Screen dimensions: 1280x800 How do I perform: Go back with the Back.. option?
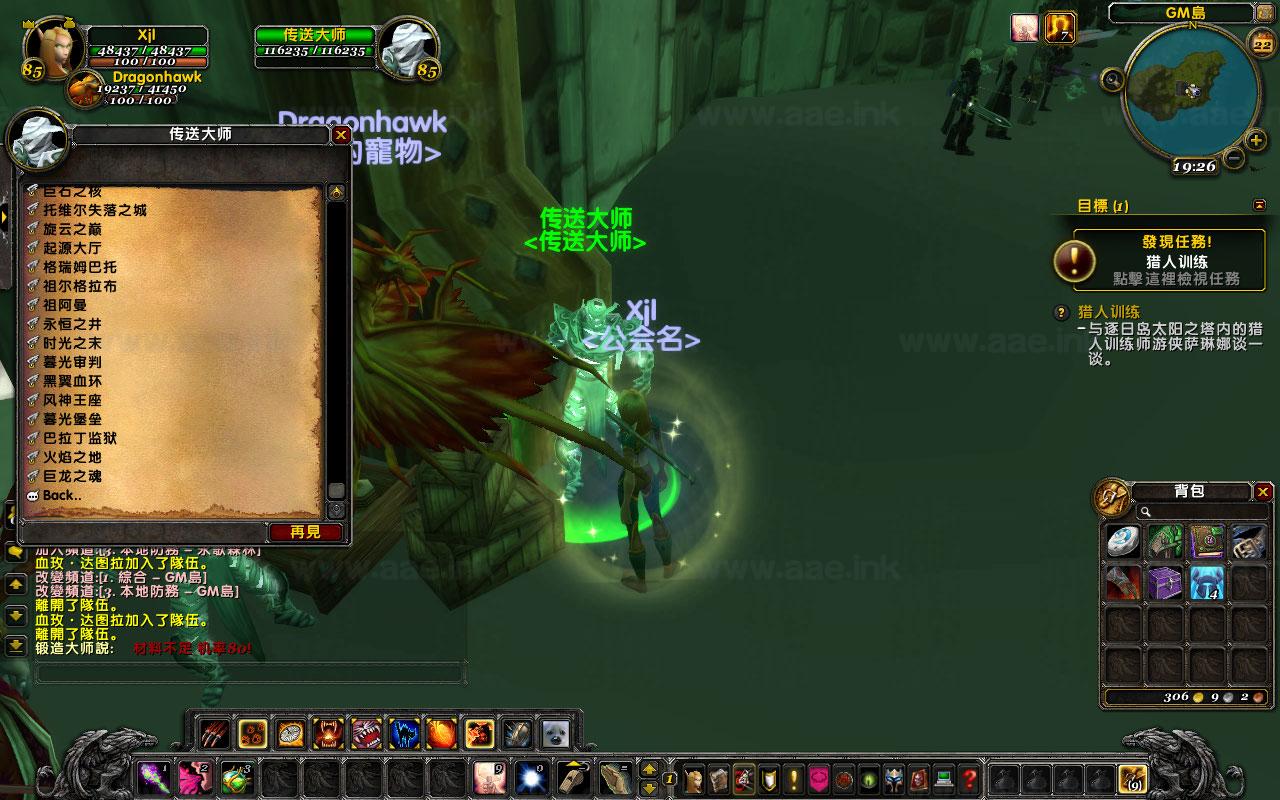62,495
